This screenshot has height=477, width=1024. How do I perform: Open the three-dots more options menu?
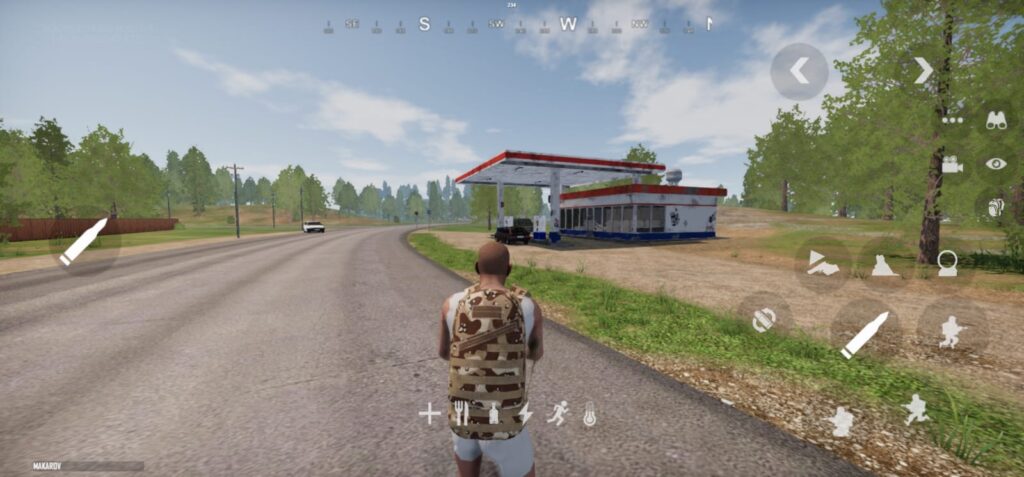point(951,120)
